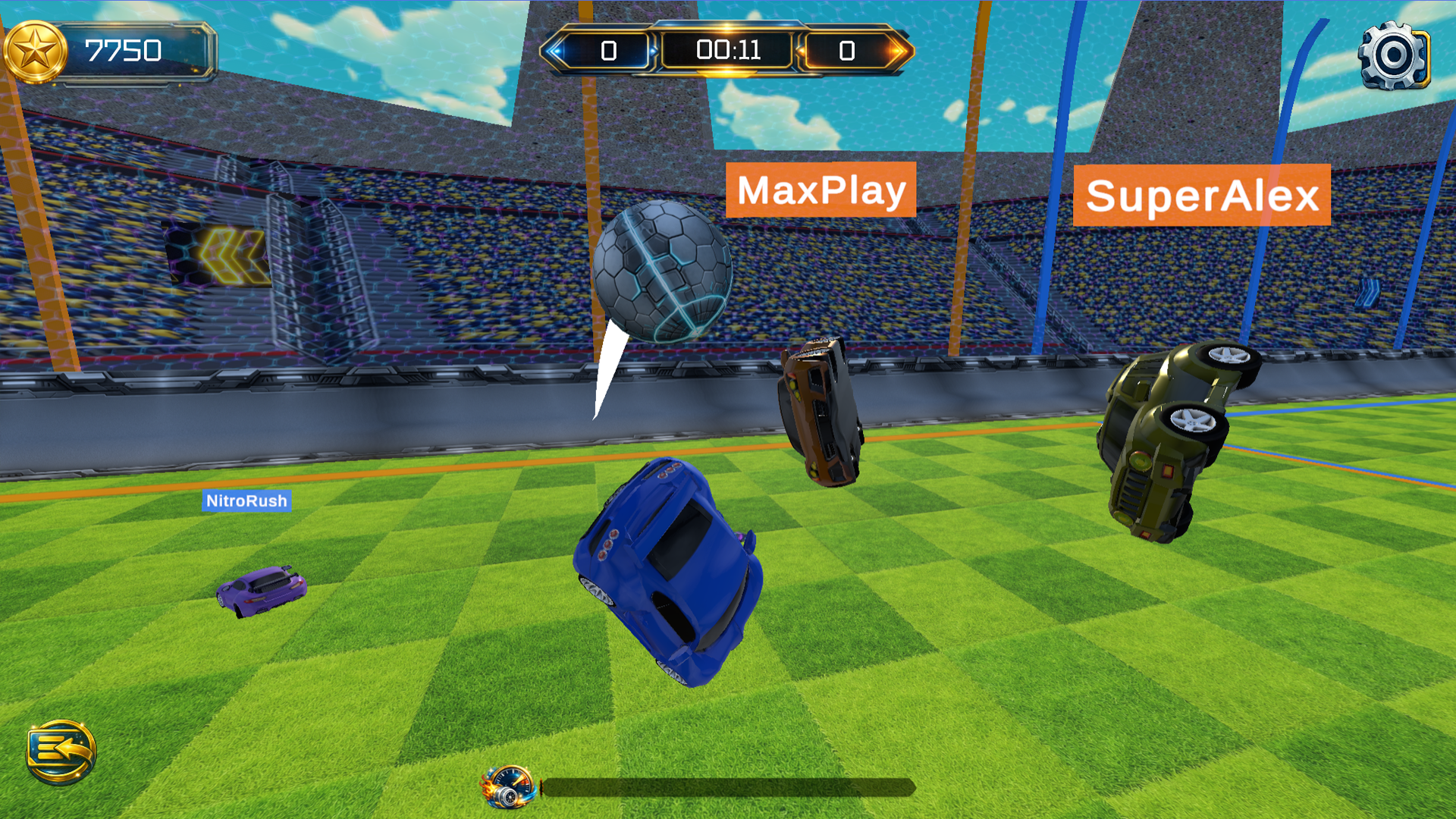
Task: Click the SuperAlex name tag
Action: tap(1203, 197)
